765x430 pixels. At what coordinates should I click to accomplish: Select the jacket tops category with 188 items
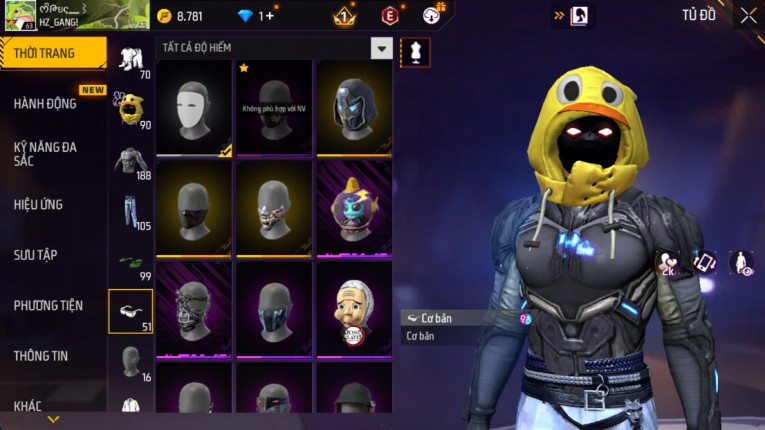130,160
